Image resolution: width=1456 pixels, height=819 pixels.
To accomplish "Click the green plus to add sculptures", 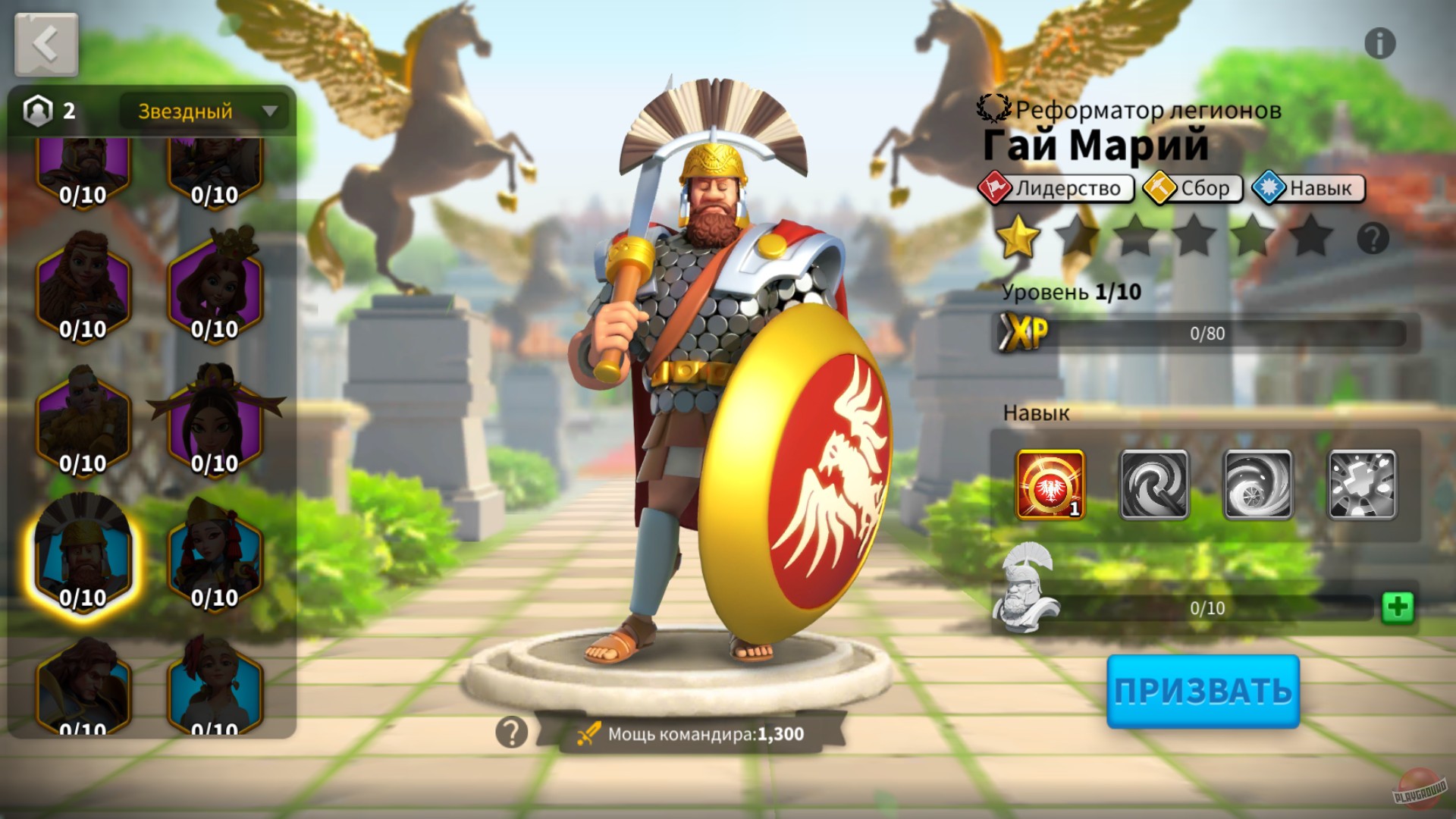I will point(1399,605).
